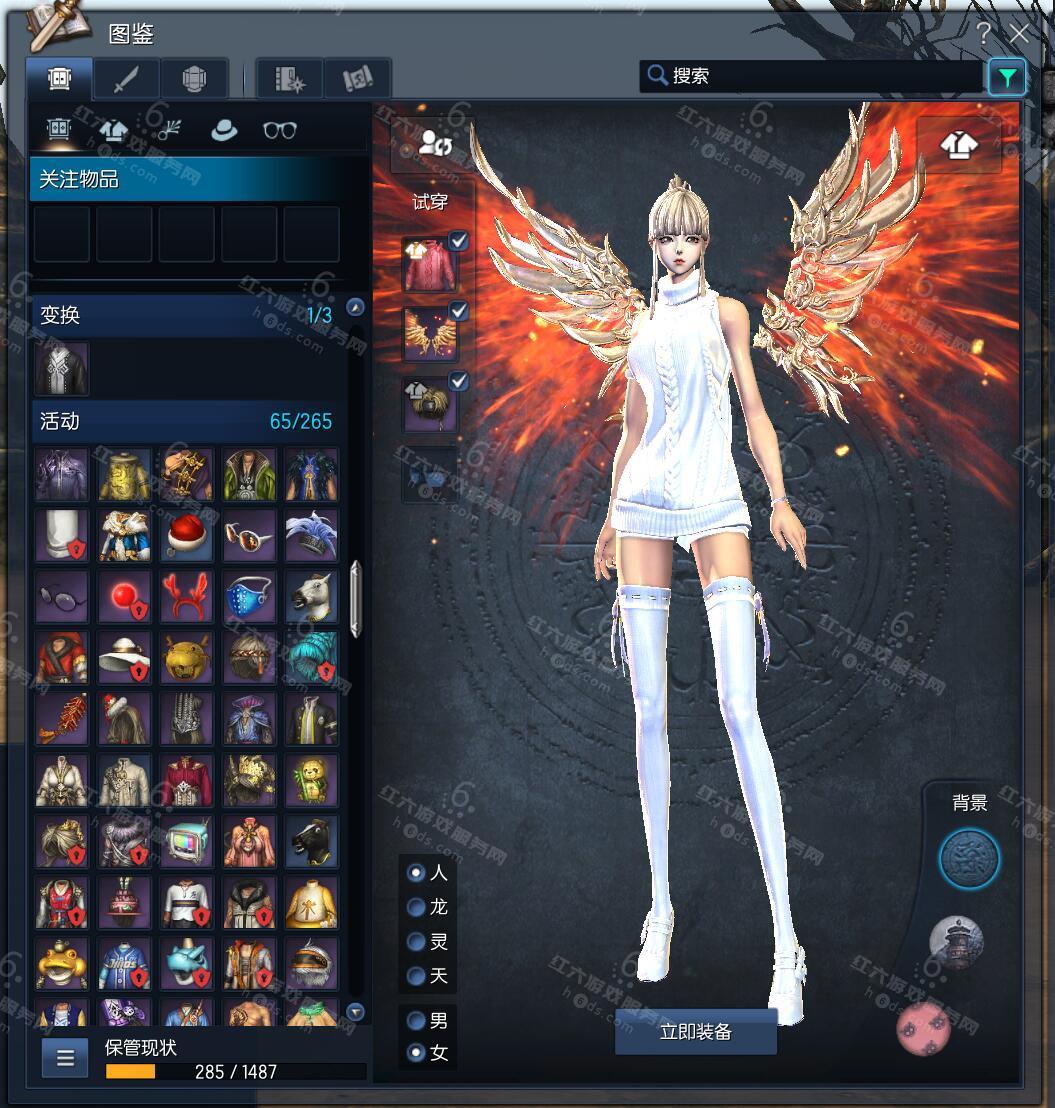Uncheck the red outfit try-on checkbox
Image resolution: width=1055 pixels, height=1108 pixels.
(x=458, y=241)
